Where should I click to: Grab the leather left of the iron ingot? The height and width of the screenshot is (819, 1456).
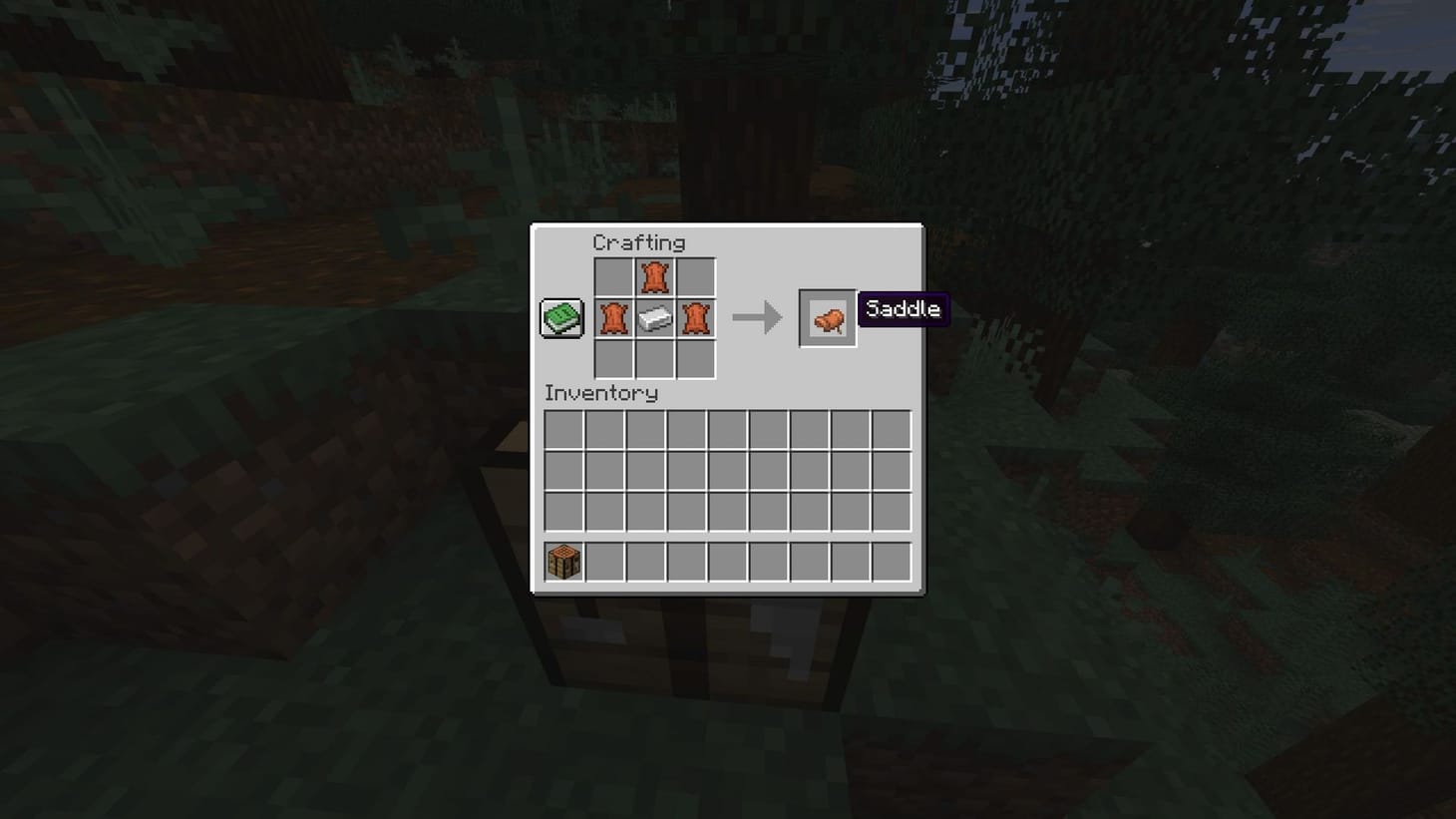click(612, 318)
